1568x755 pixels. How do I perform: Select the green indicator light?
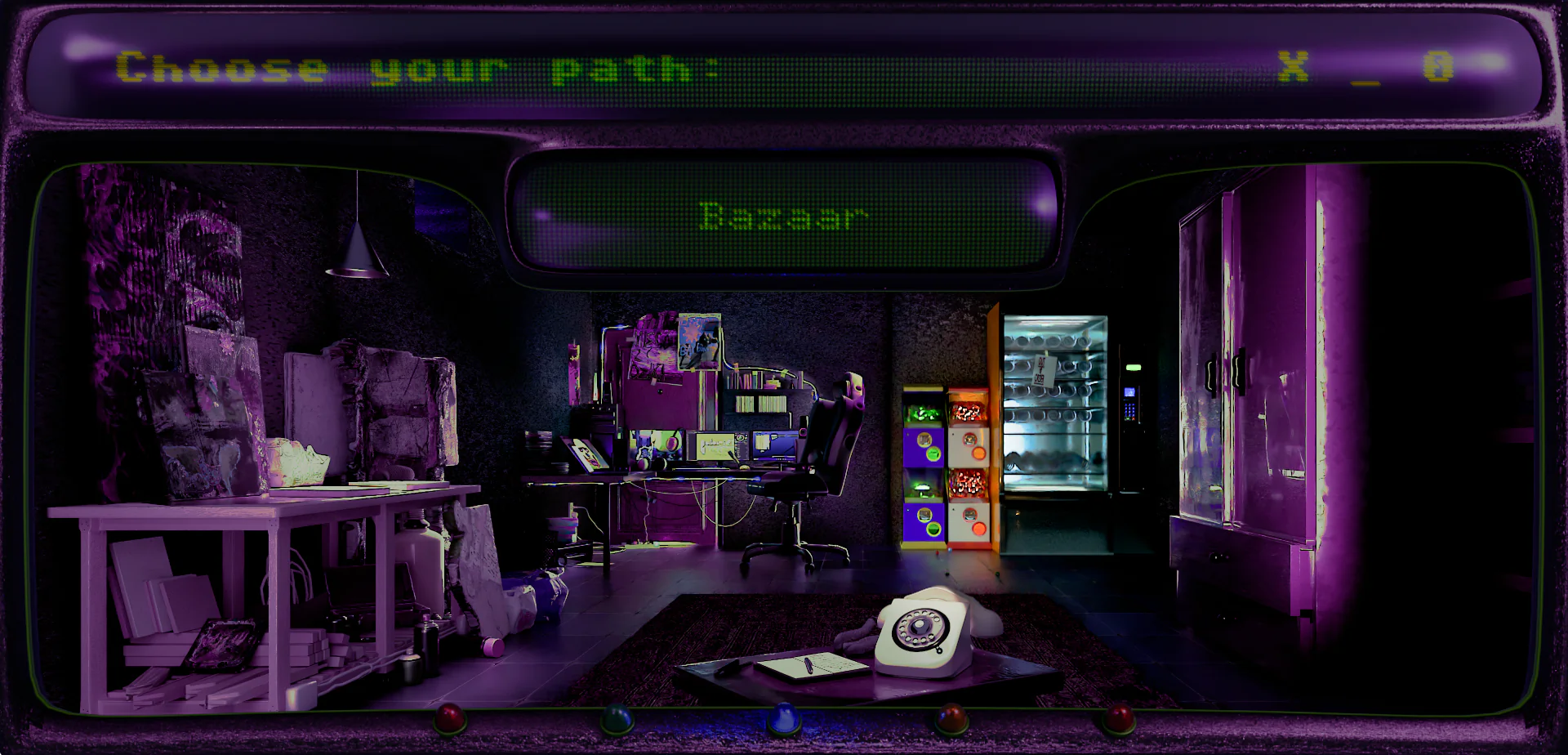[x=617, y=718]
